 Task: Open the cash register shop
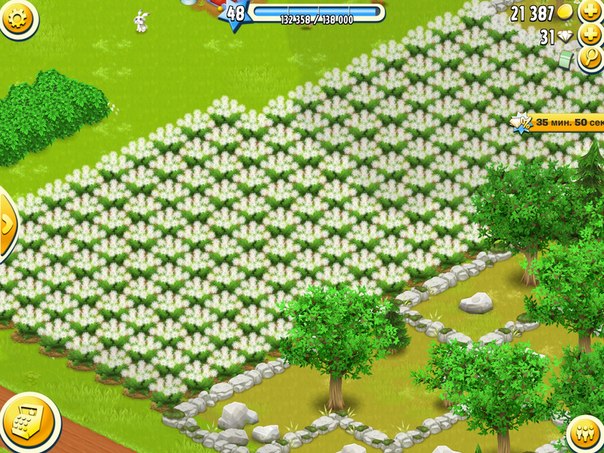pos(27,422)
